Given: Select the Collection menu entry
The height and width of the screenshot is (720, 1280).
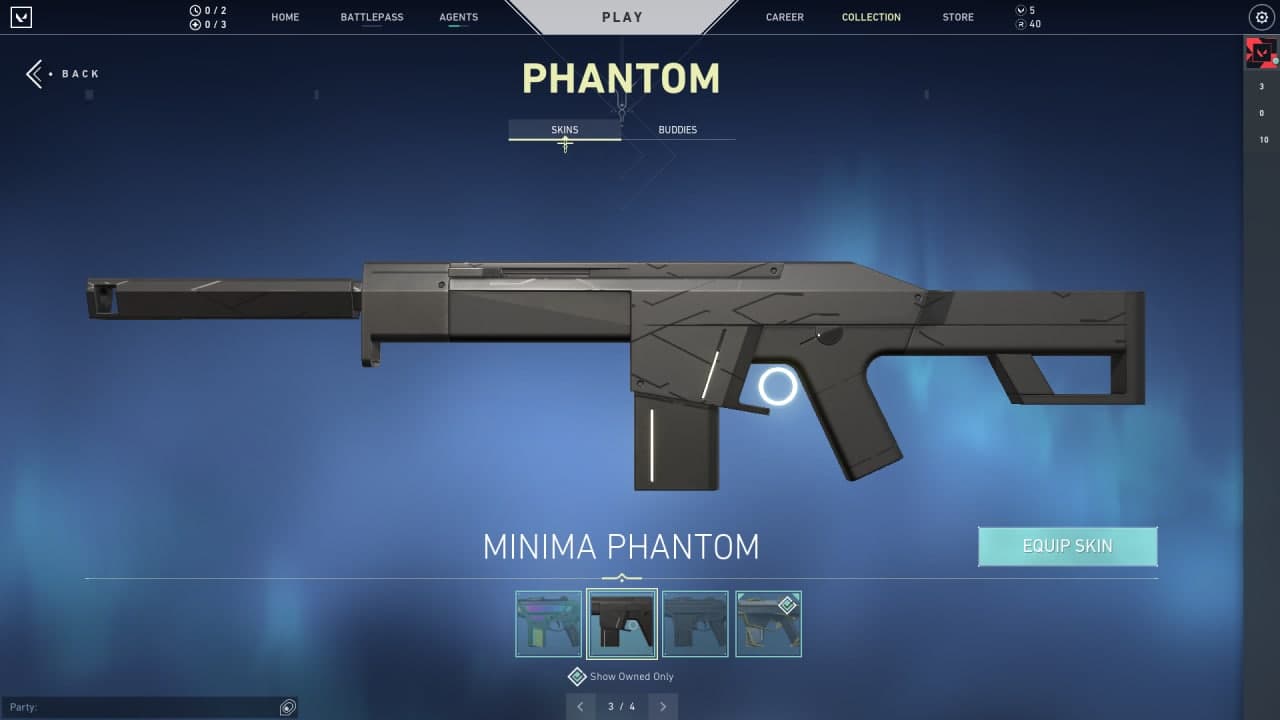Looking at the screenshot, I should [x=871, y=17].
